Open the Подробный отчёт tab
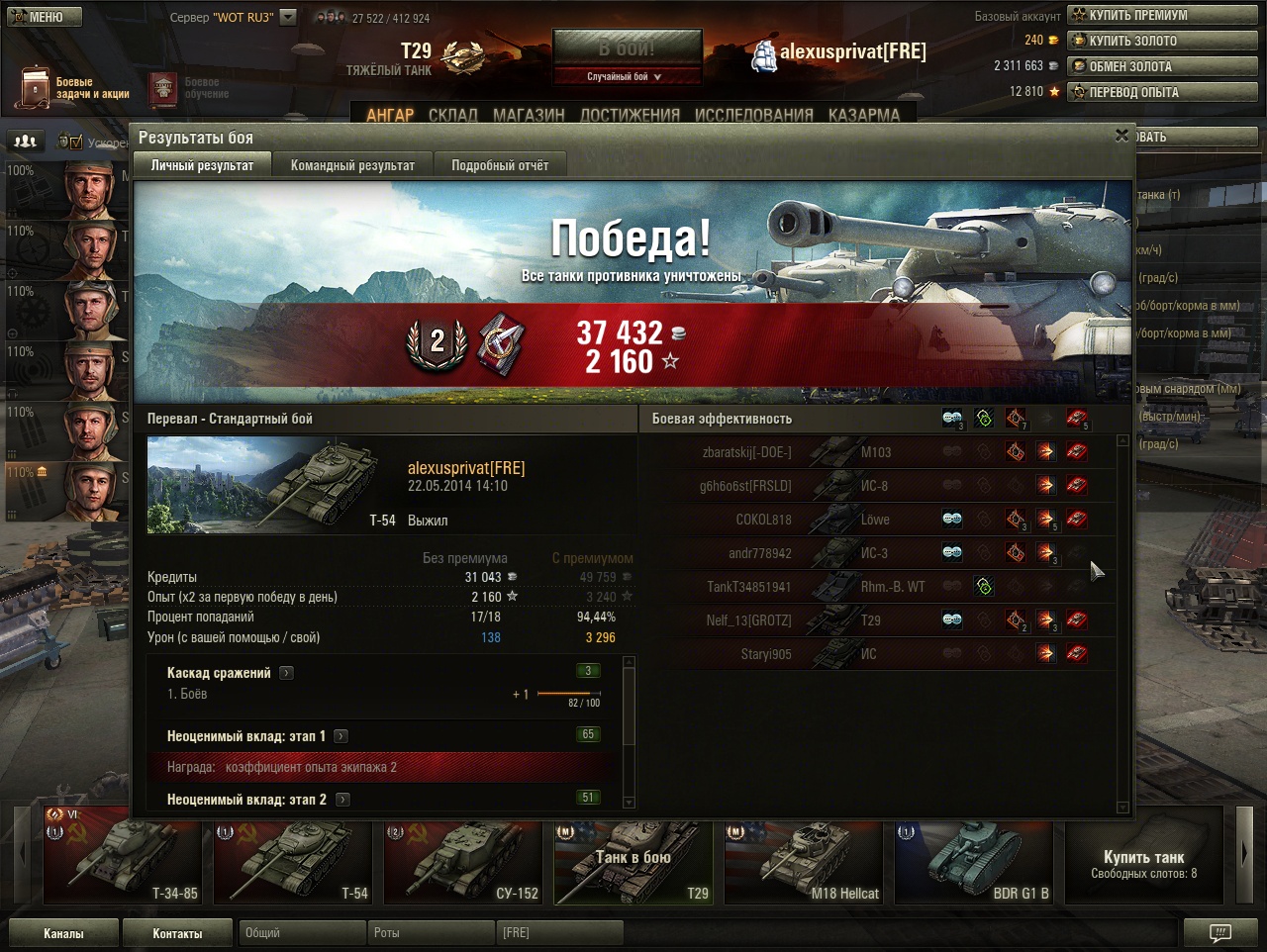The width and height of the screenshot is (1267, 952). (x=500, y=165)
